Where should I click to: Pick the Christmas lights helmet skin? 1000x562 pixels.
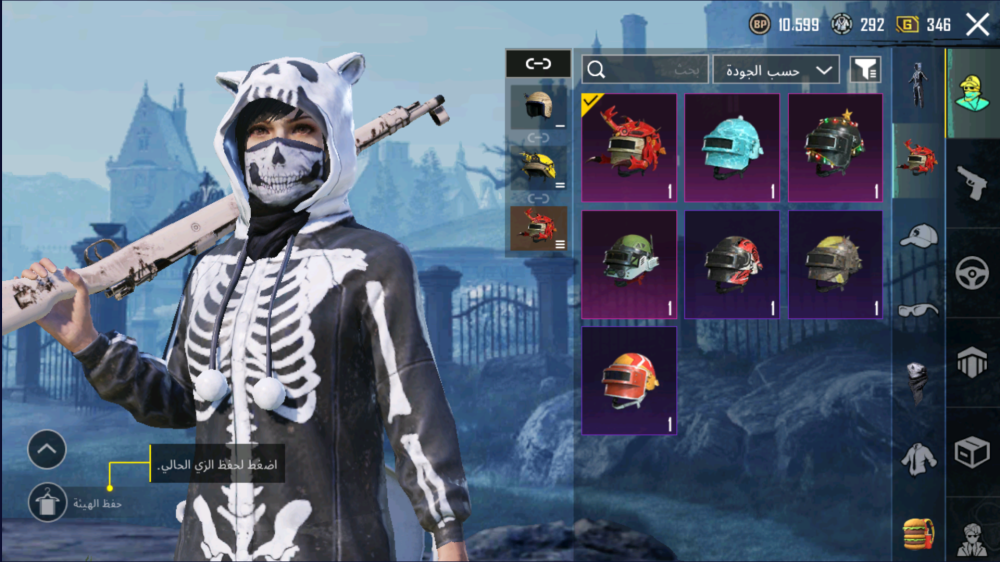click(835, 147)
